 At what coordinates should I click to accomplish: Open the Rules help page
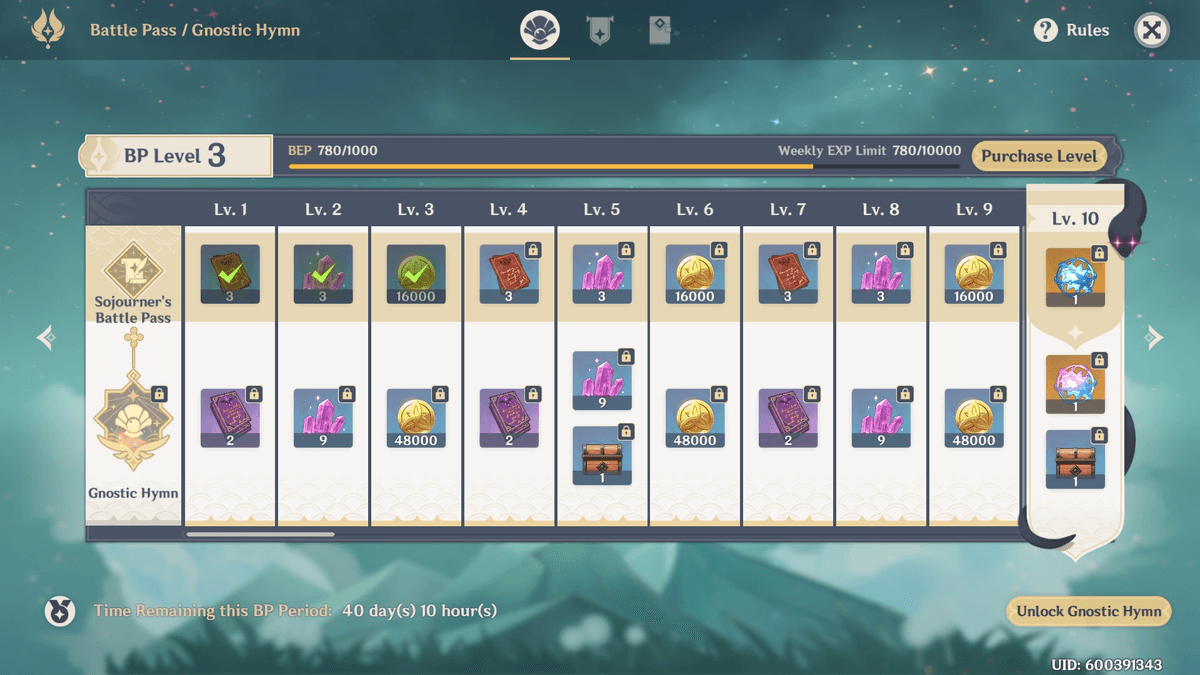click(x=1072, y=30)
